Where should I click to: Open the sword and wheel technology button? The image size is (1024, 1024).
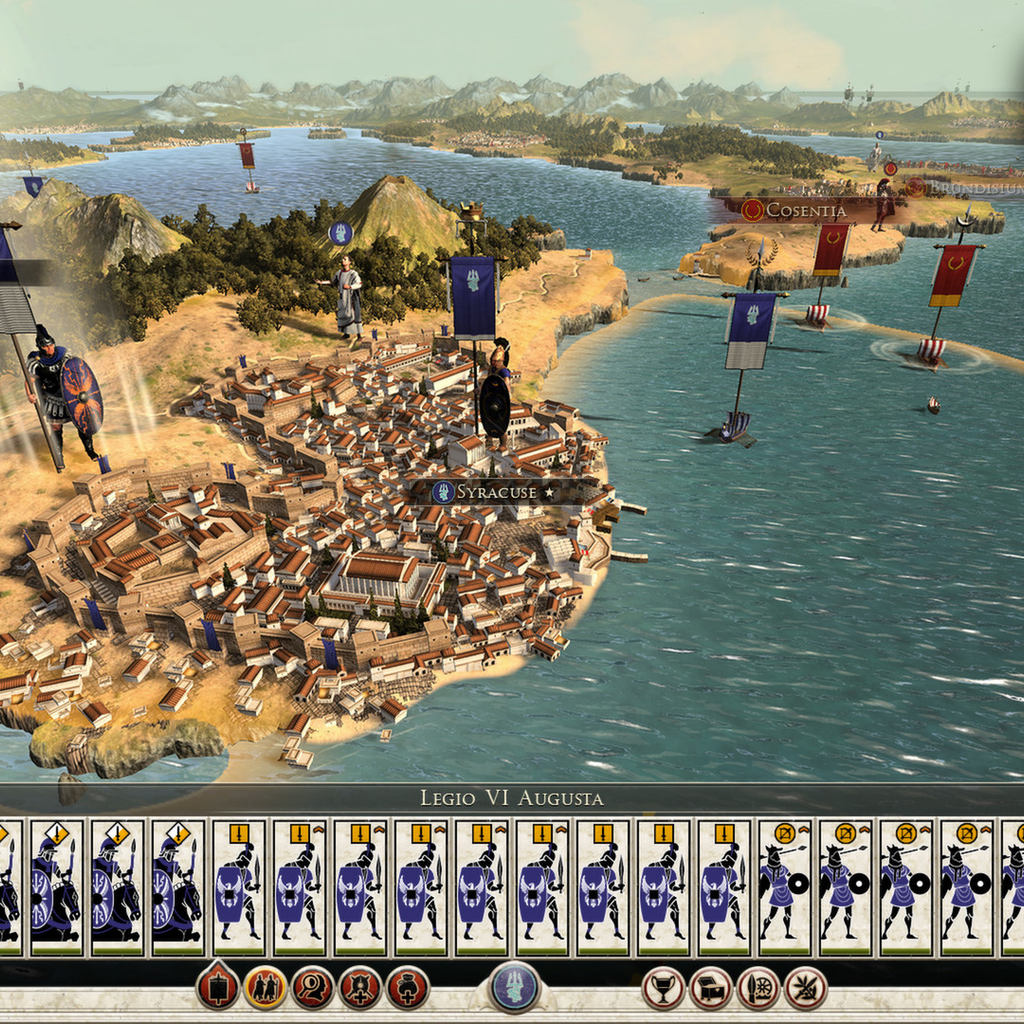(x=759, y=988)
